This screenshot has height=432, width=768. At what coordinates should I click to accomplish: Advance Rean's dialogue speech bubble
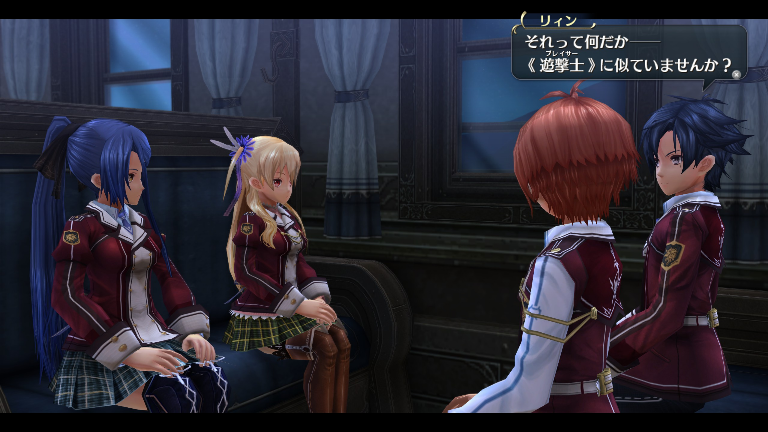point(736,73)
